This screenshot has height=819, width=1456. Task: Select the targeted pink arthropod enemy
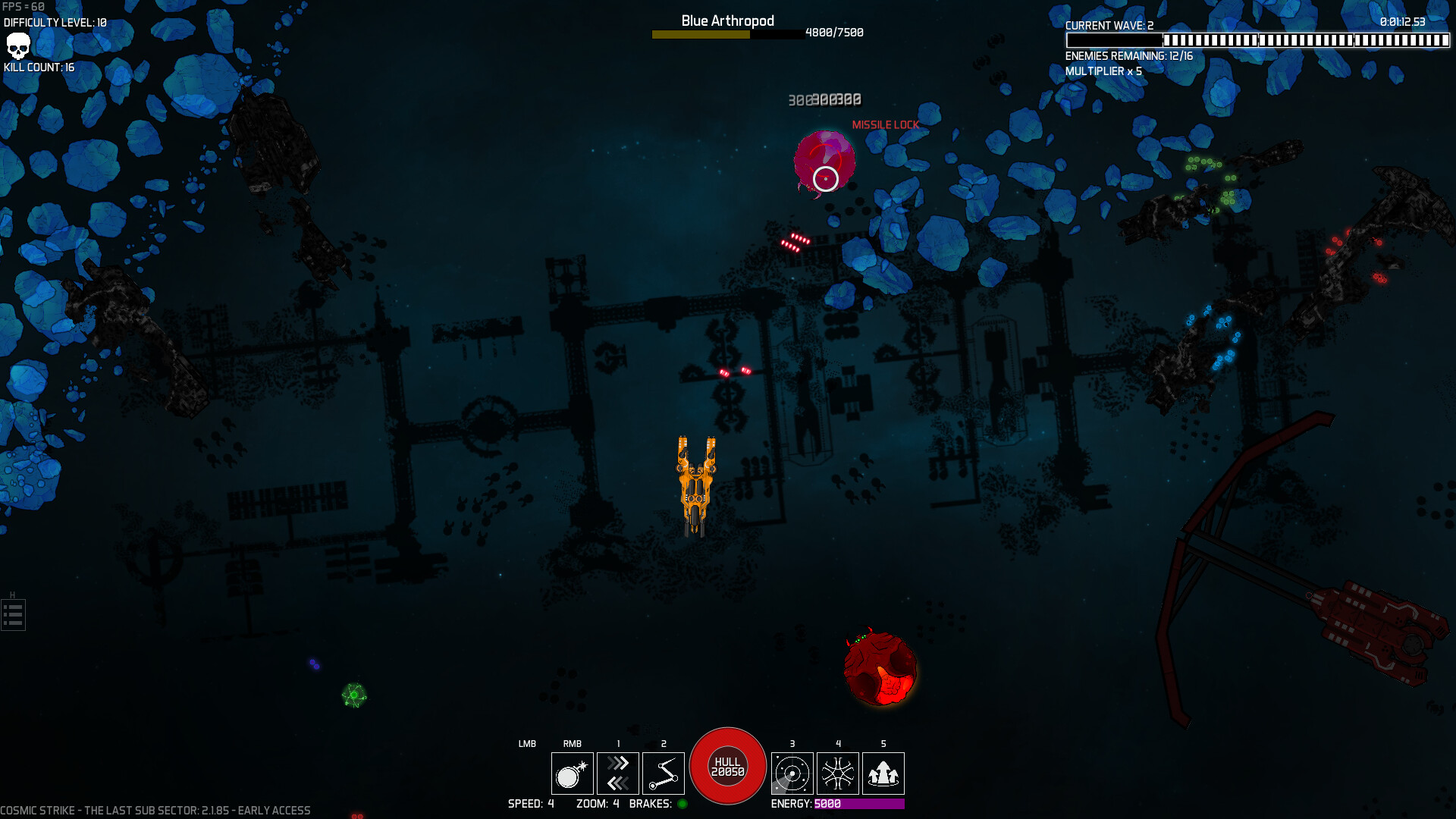point(824,161)
